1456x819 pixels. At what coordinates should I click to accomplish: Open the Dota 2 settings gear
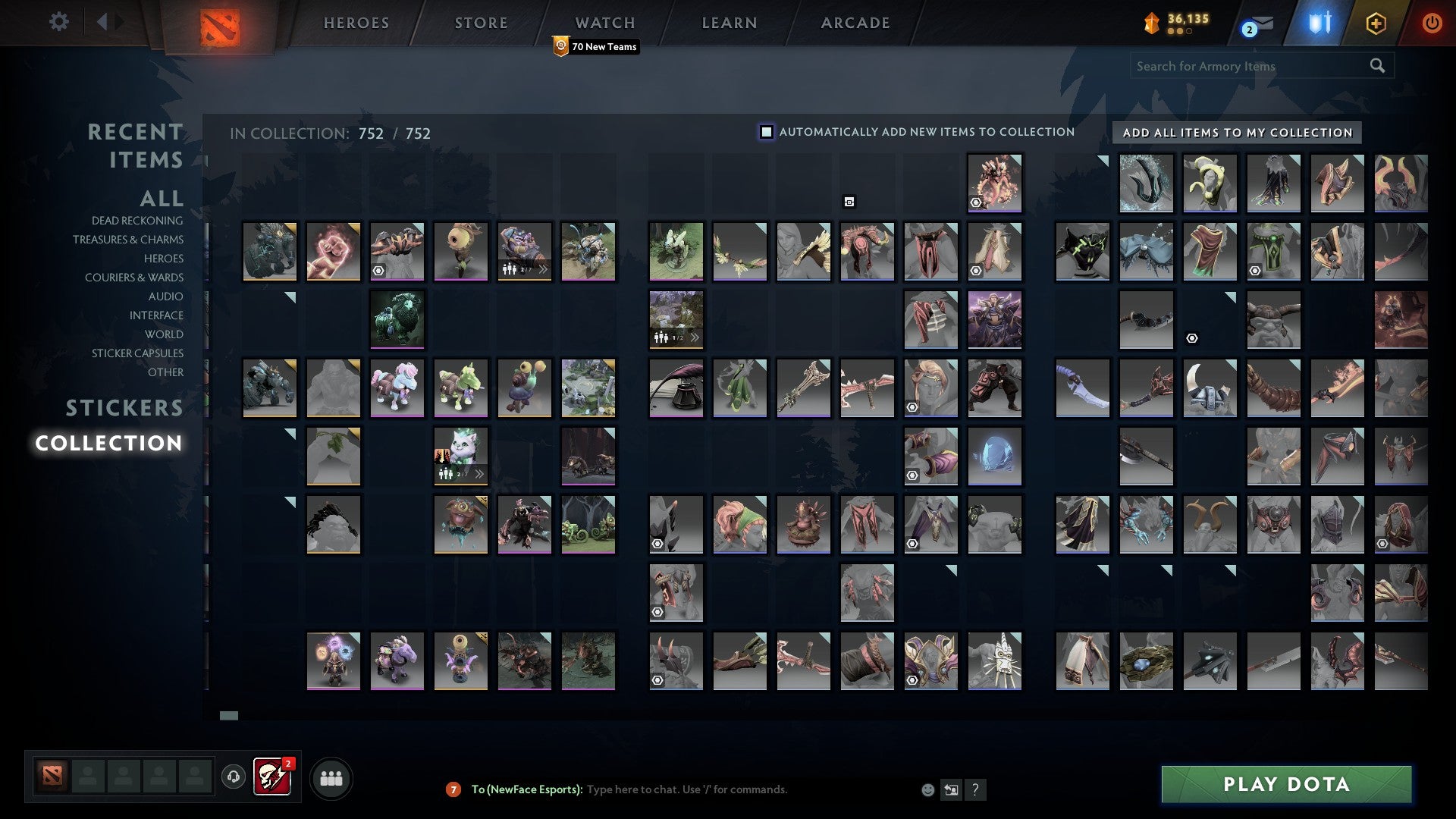[59, 22]
